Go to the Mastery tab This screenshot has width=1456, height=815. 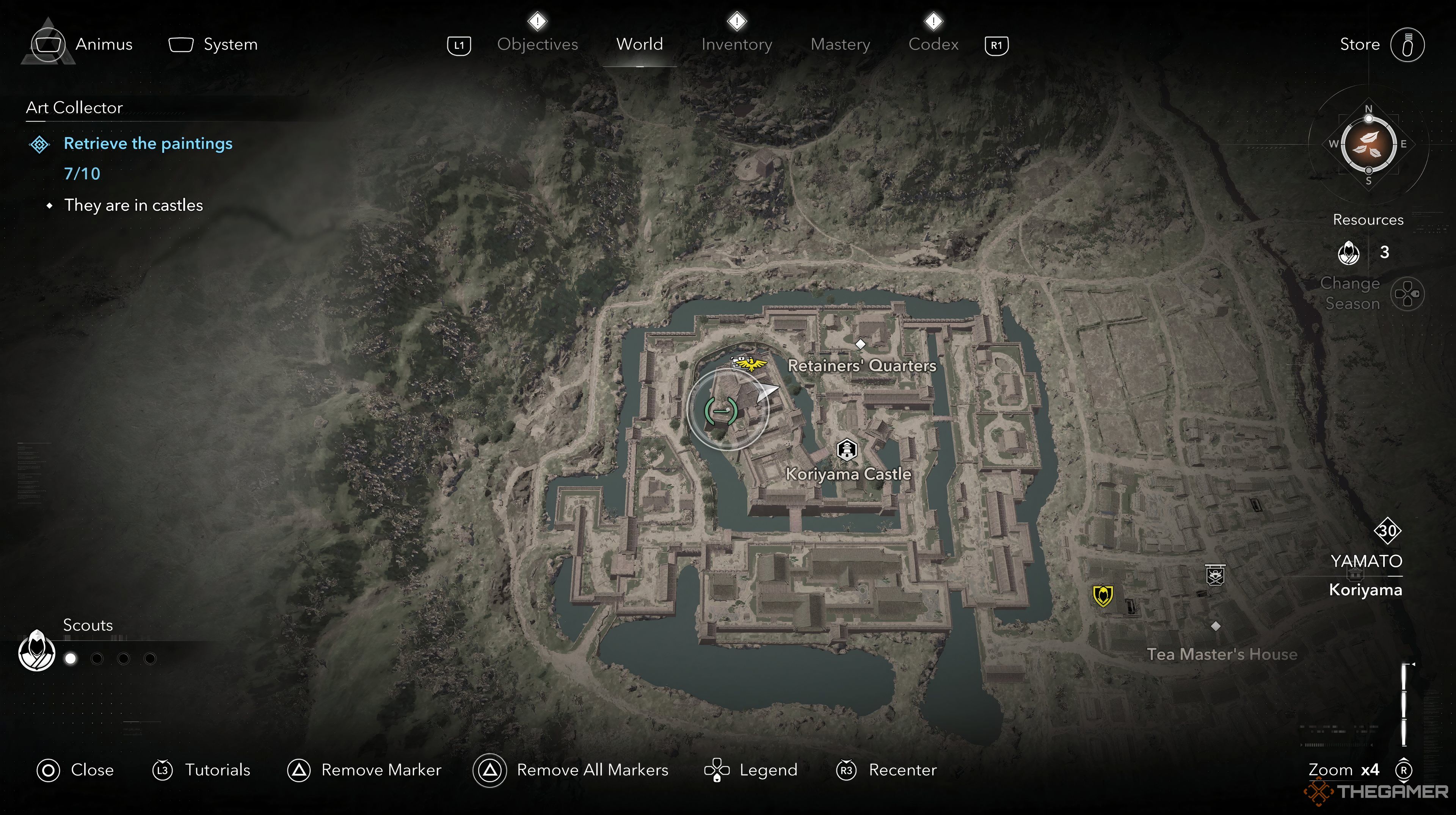pos(840,44)
